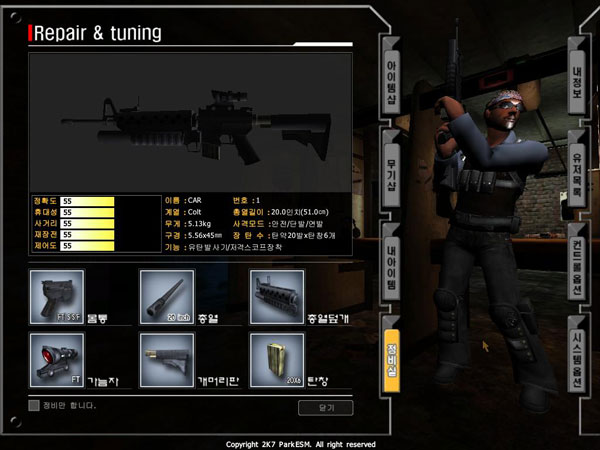This screenshot has width=600, height=450.
Task: Select the 몸통 receiver part slot
Action: (57, 296)
